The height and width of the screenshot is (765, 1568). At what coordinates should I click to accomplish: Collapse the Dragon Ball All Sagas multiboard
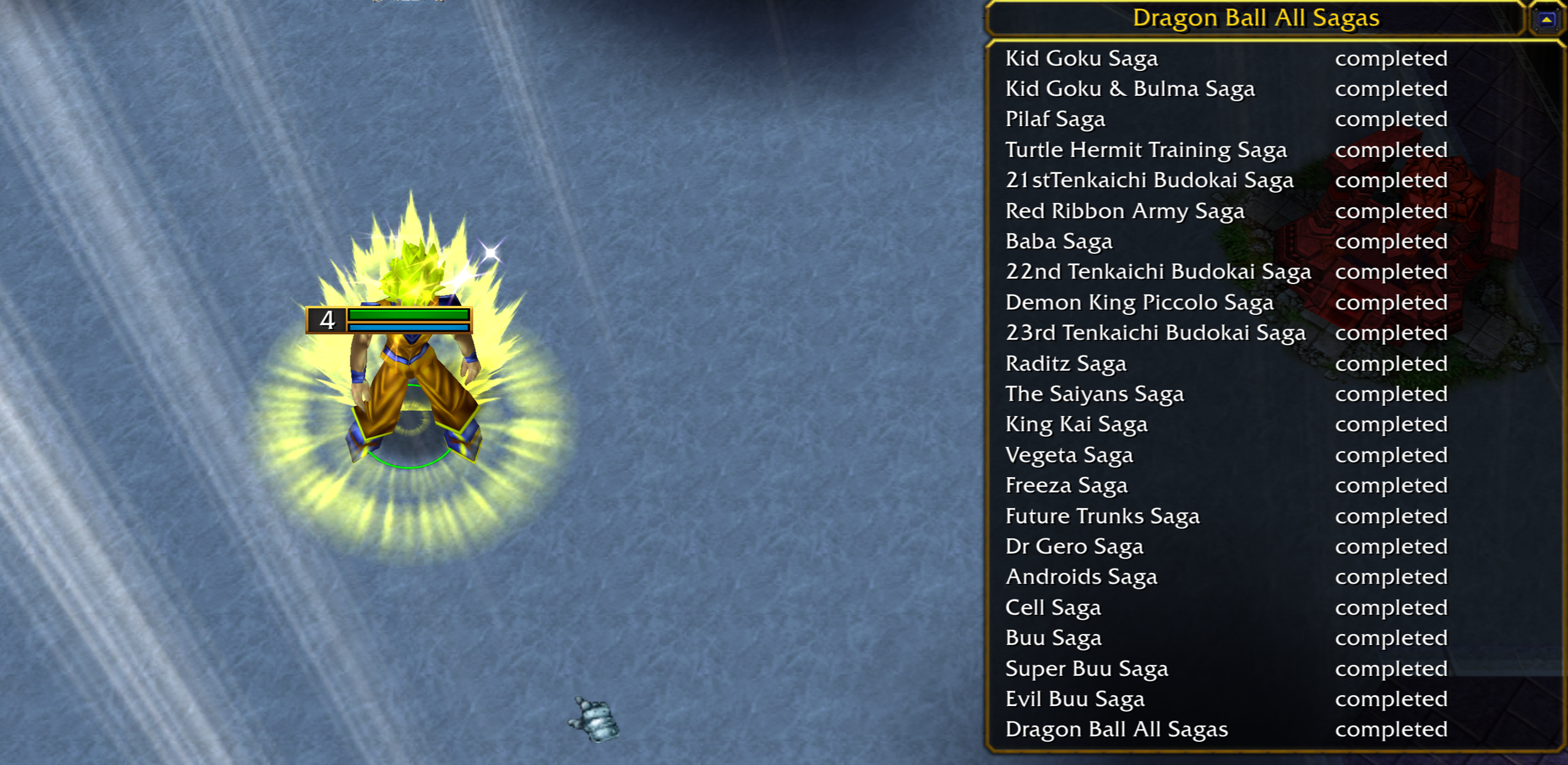(x=1546, y=20)
